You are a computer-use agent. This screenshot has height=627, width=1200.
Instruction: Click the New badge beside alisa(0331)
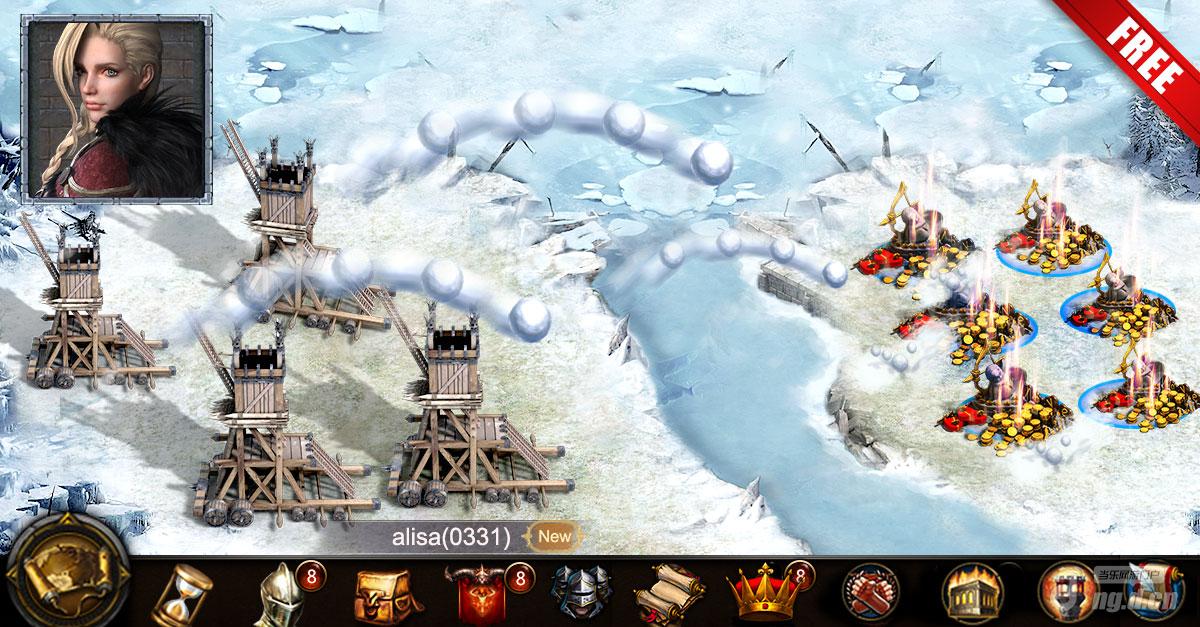click(554, 536)
